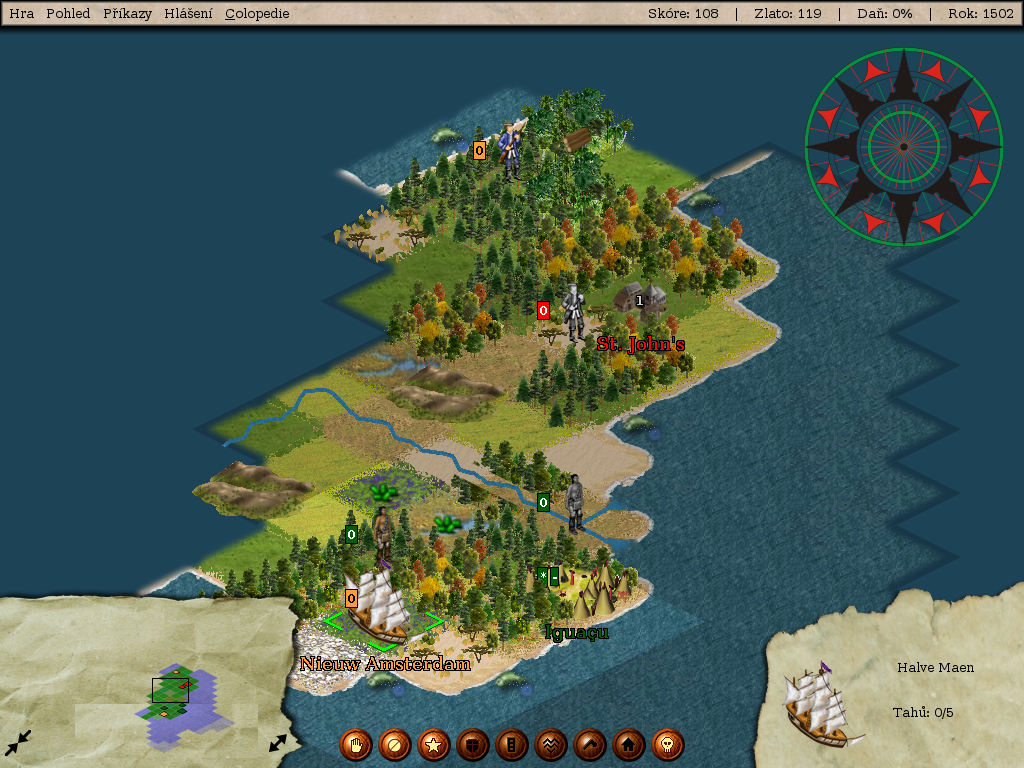Click the zigzag lines icon command button
This screenshot has width=1024, height=768.
tap(550, 744)
